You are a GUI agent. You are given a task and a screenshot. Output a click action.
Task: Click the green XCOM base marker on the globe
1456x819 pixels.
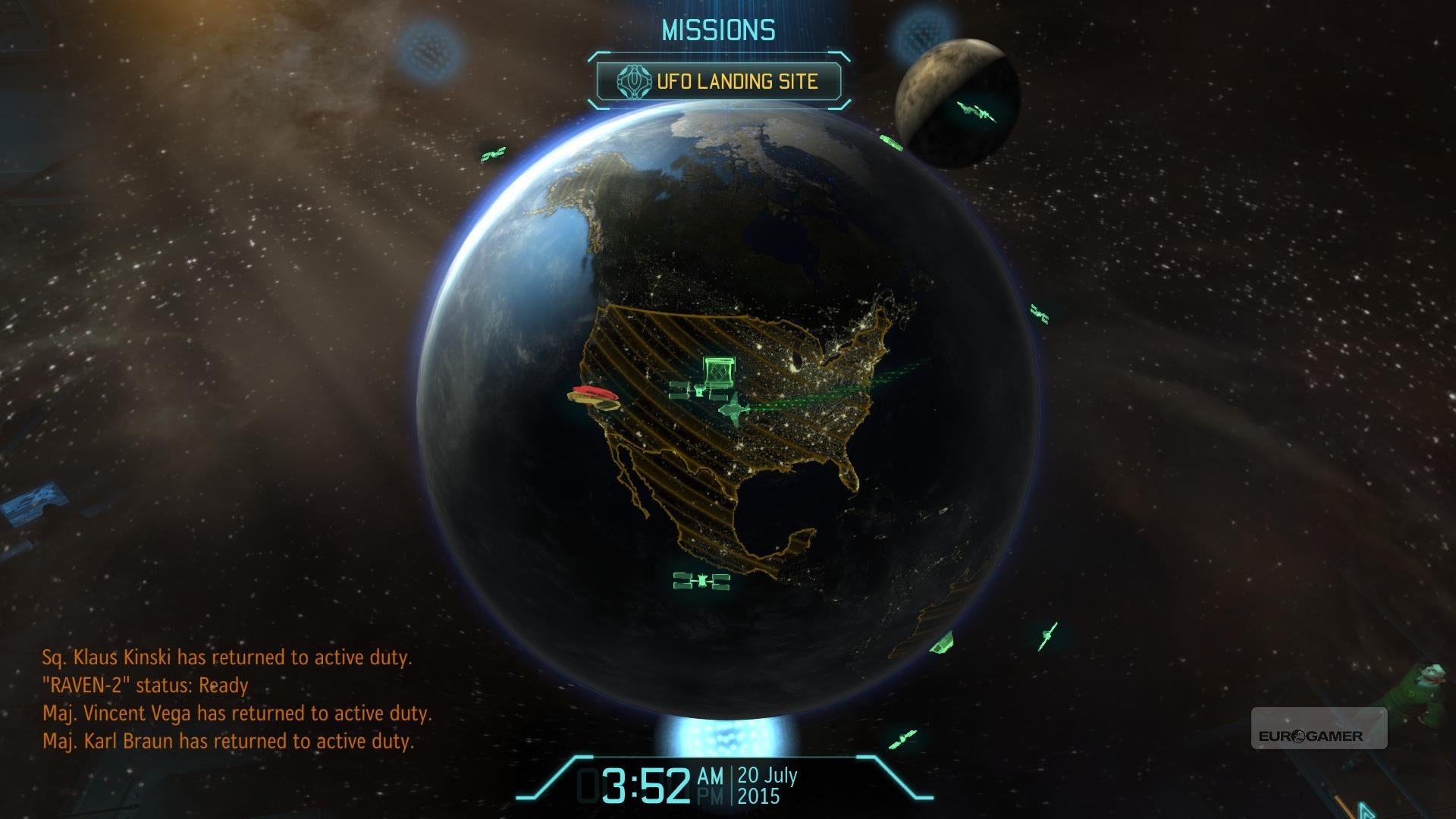click(x=718, y=372)
